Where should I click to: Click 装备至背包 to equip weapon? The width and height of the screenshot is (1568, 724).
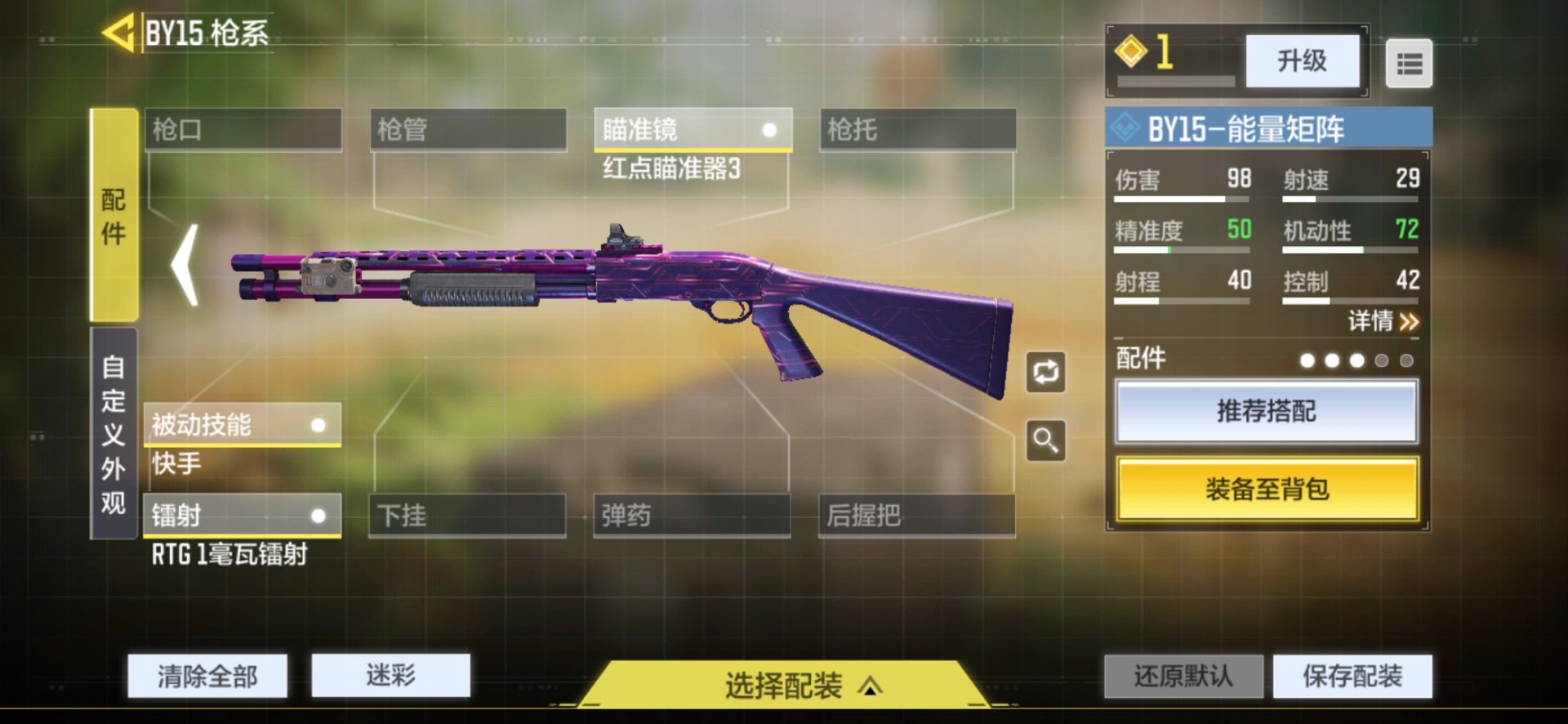tap(1267, 489)
